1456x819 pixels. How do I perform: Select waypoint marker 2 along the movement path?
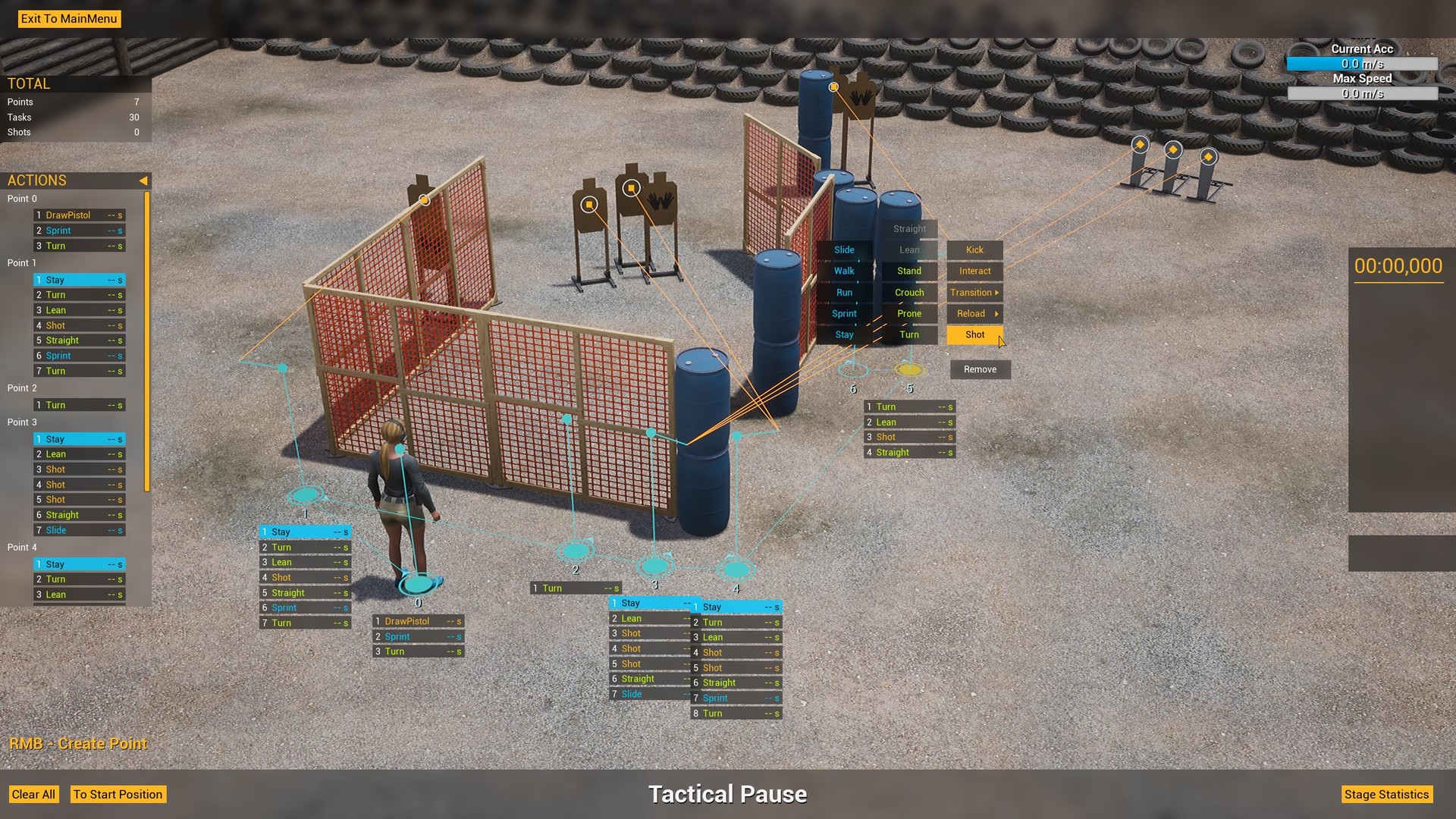click(577, 551)
